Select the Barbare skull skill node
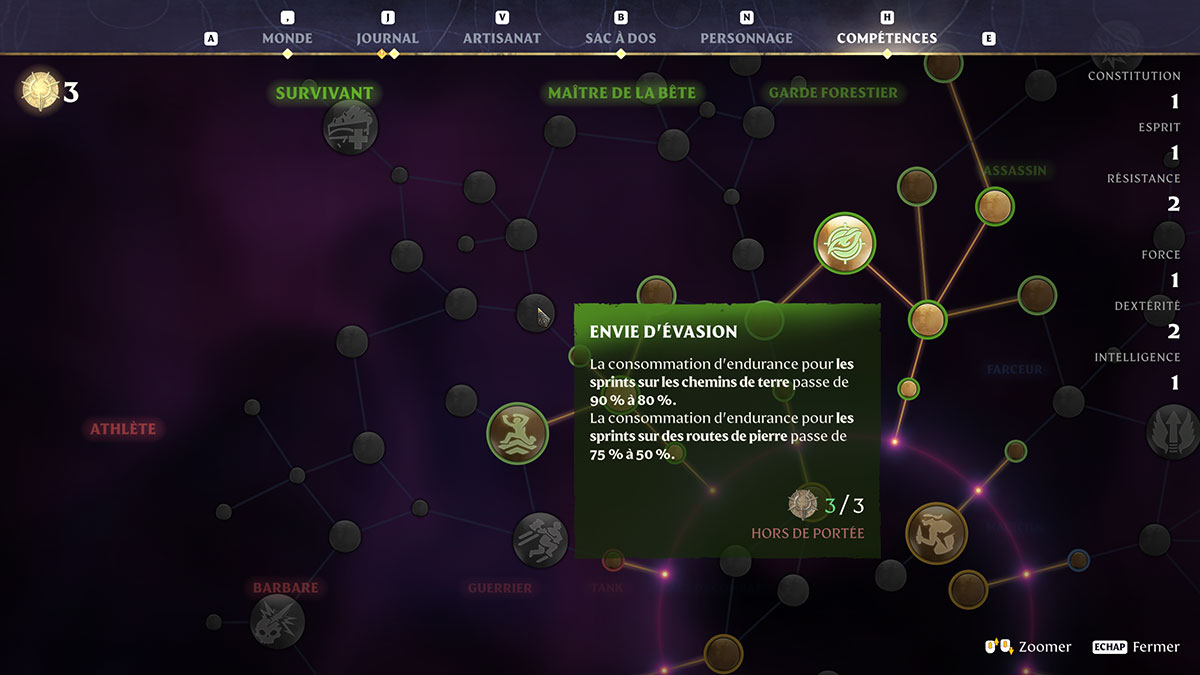The height and width of the screenshot is (675, 1200). tap(277, 621)
